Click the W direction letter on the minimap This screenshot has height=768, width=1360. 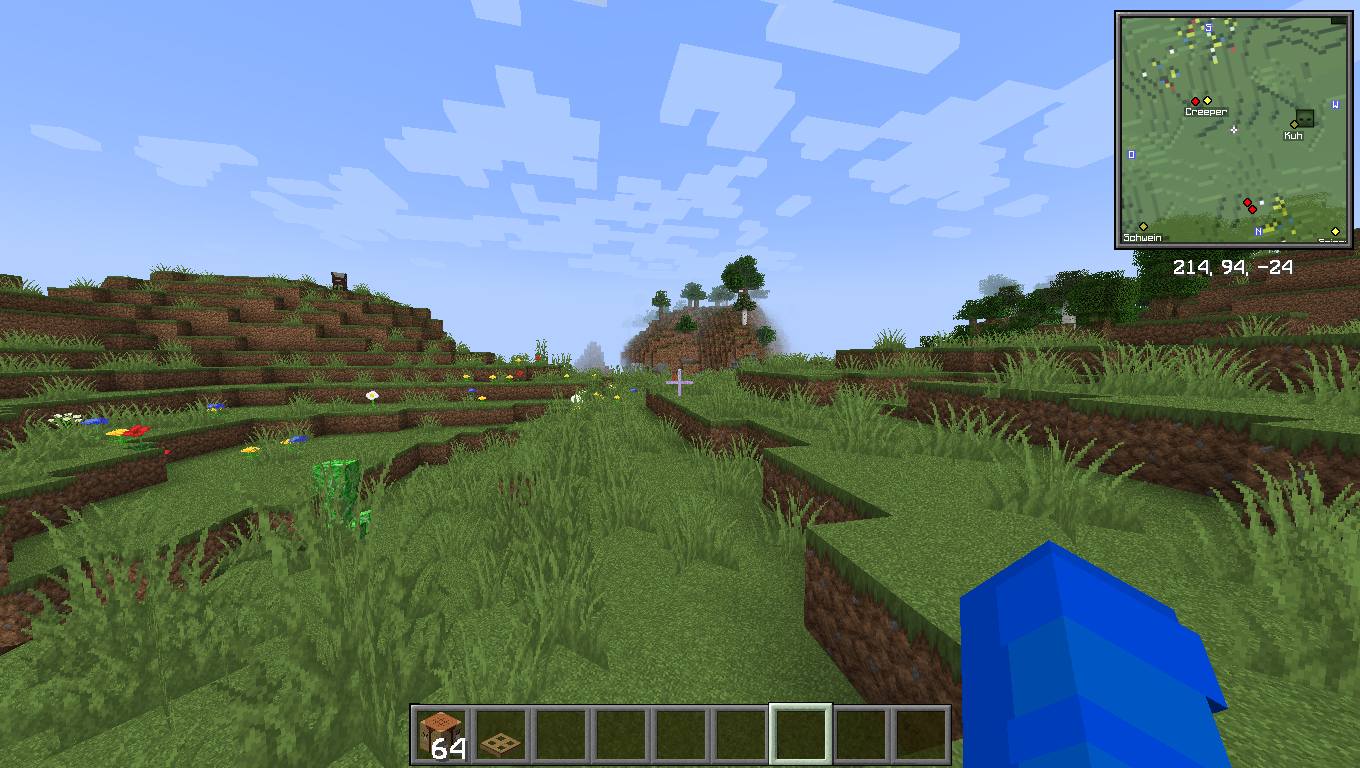pyautogui.click(x=1336, y=104)
